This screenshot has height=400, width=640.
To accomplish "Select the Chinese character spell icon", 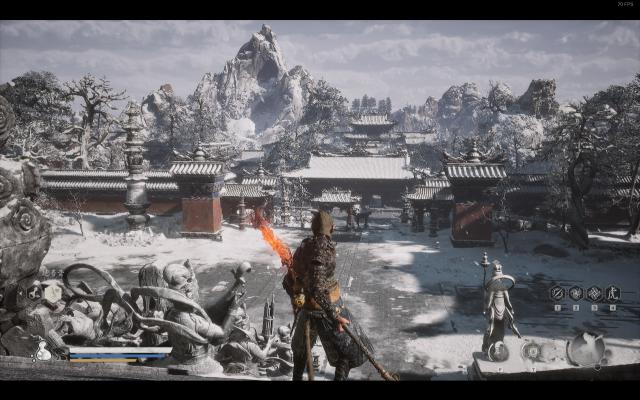I will tap(613, 293).
